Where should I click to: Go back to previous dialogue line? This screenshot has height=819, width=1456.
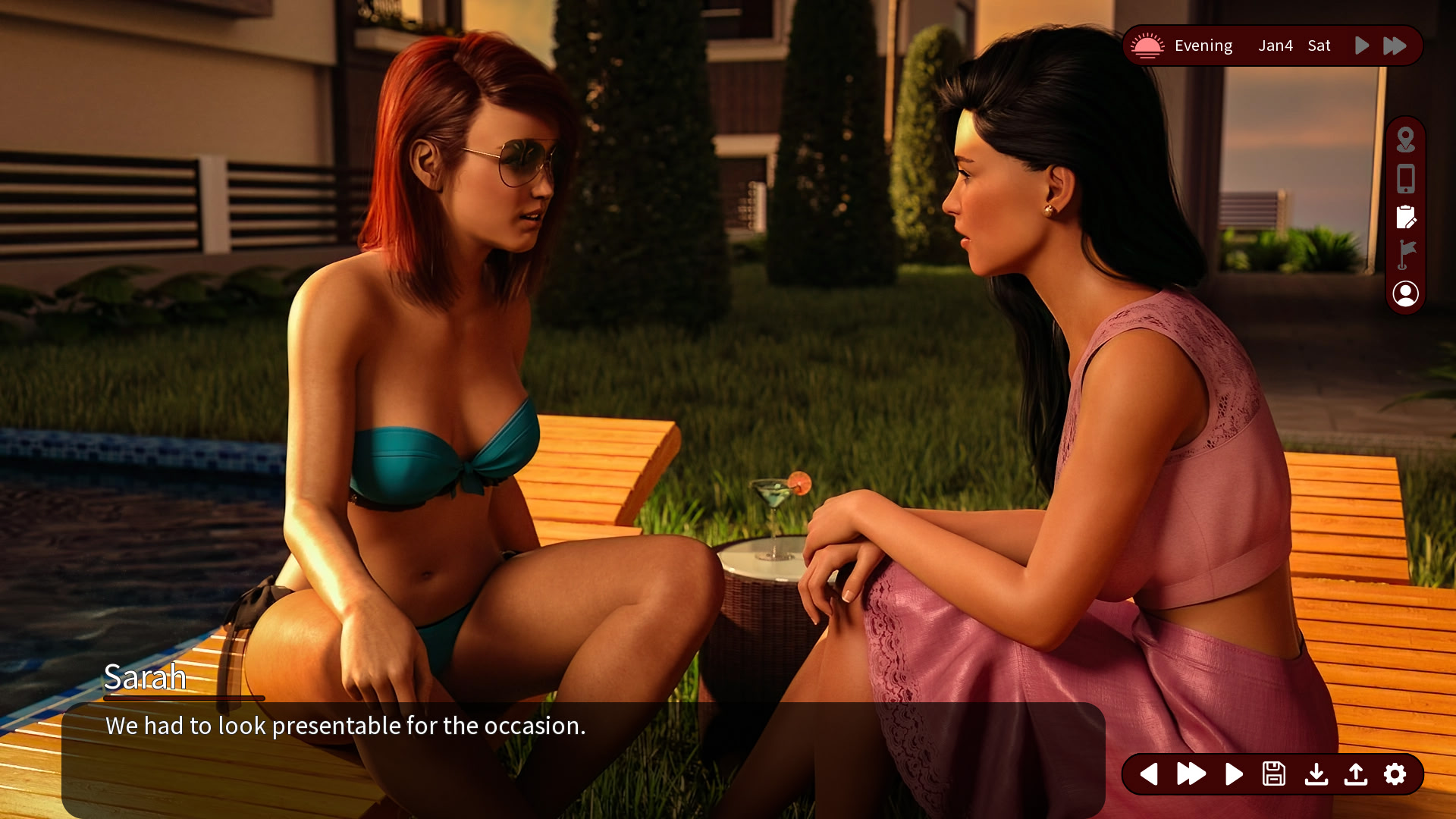pos(1149,774)
